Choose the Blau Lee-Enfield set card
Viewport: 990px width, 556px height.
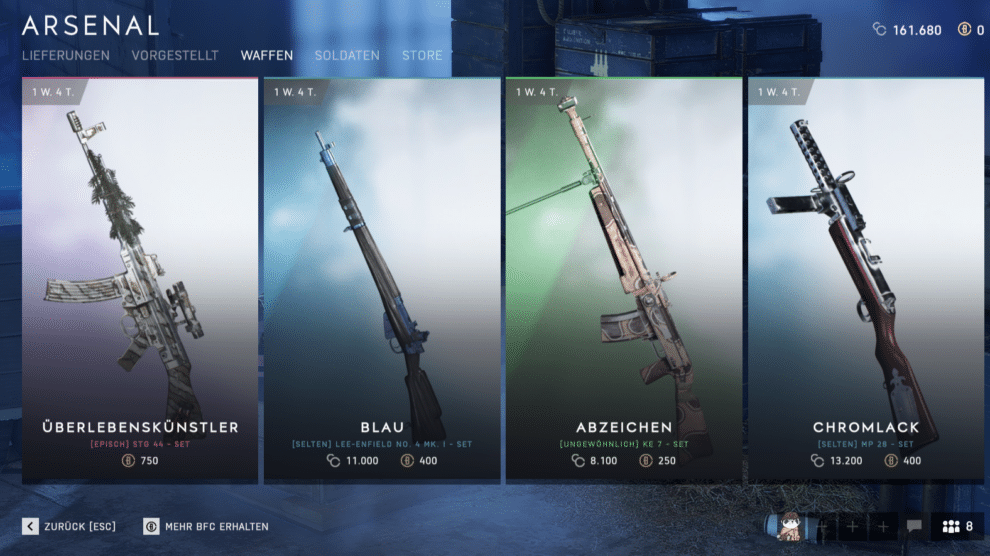(x=382, y=281)
